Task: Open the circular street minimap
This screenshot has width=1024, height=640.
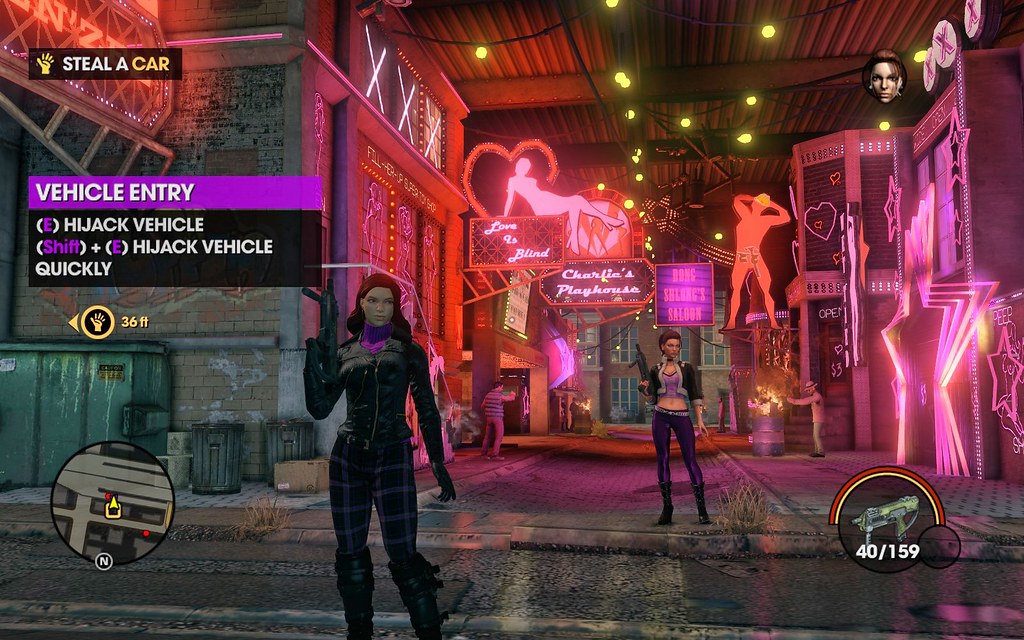Action: (112, 502)
